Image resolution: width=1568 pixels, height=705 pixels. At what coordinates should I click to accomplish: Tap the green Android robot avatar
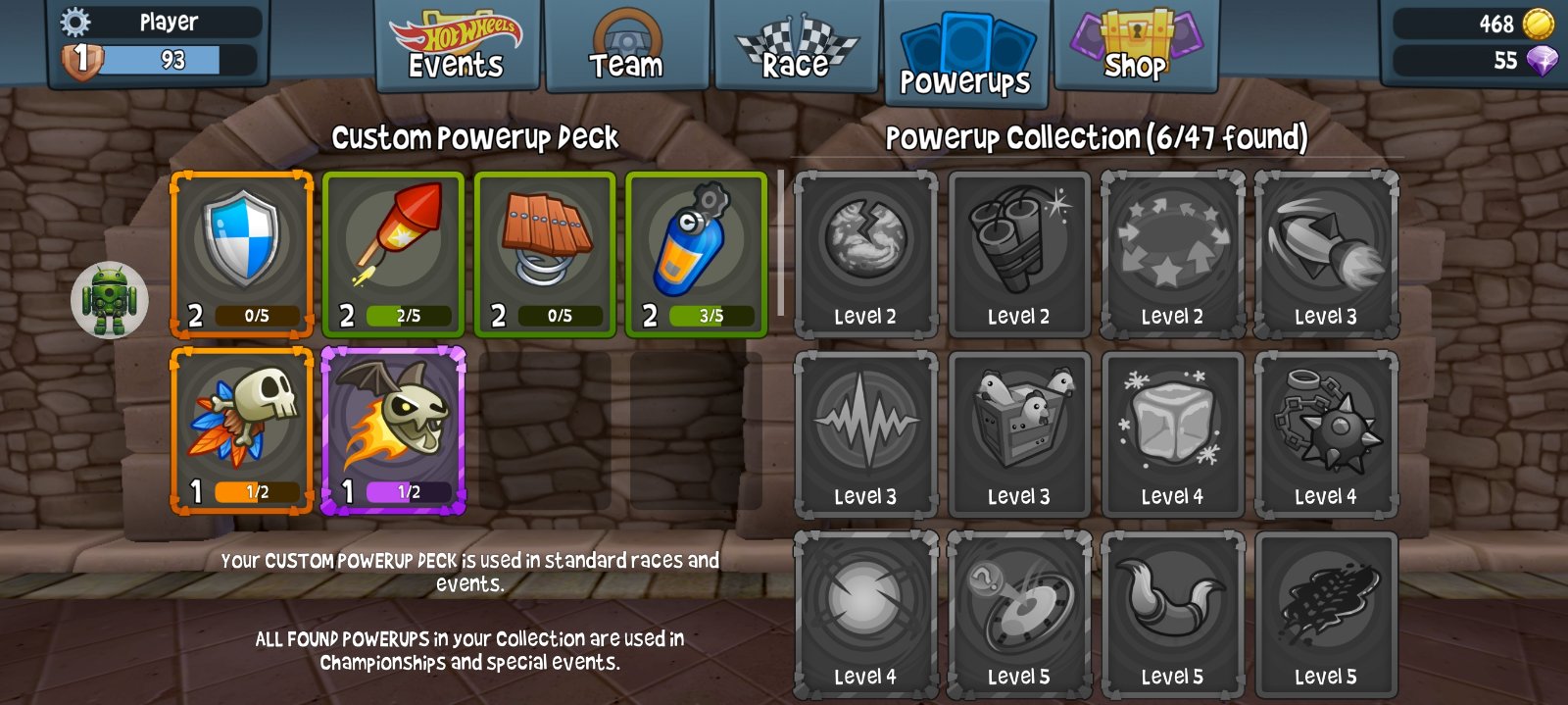(109, 299)
